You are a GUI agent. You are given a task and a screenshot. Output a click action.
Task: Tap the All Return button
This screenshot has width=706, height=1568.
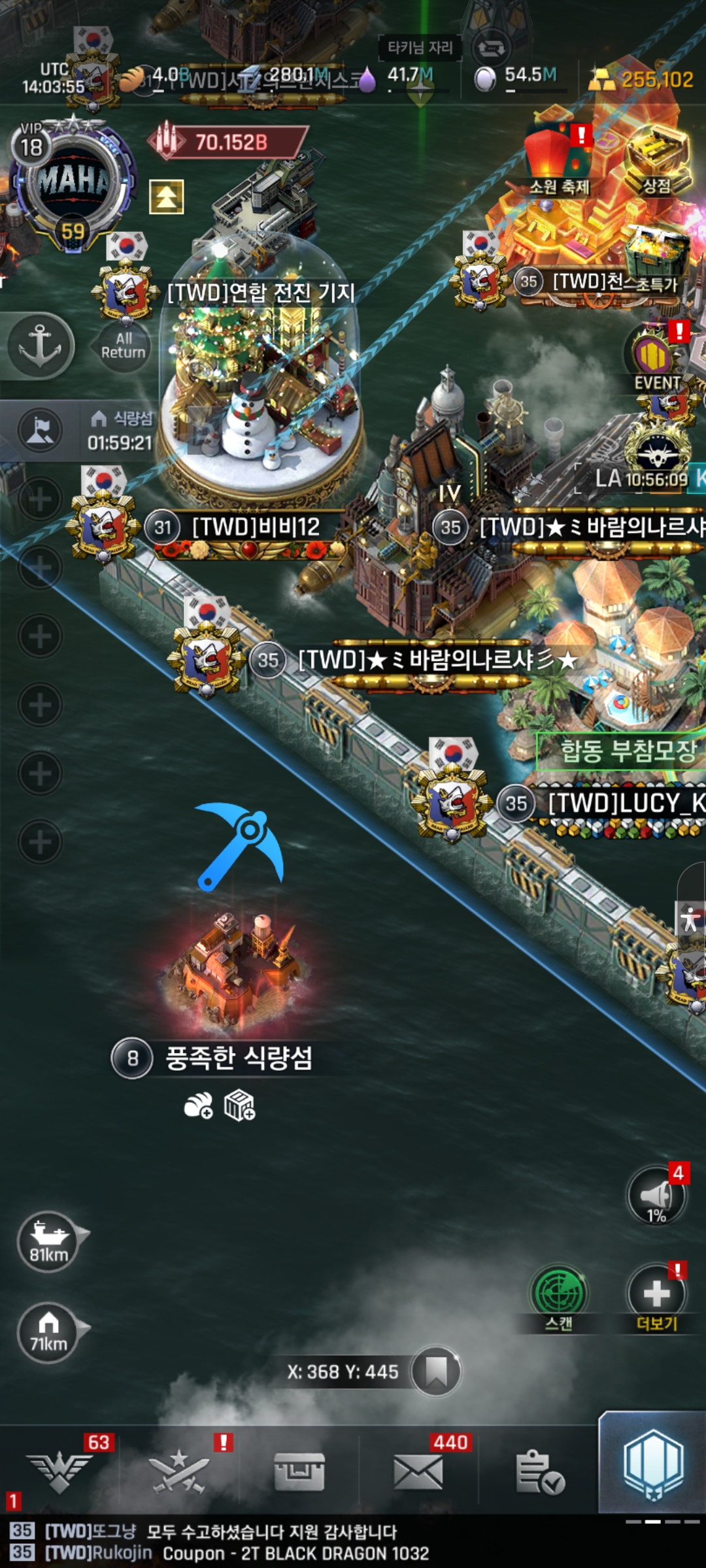(122, 346)
